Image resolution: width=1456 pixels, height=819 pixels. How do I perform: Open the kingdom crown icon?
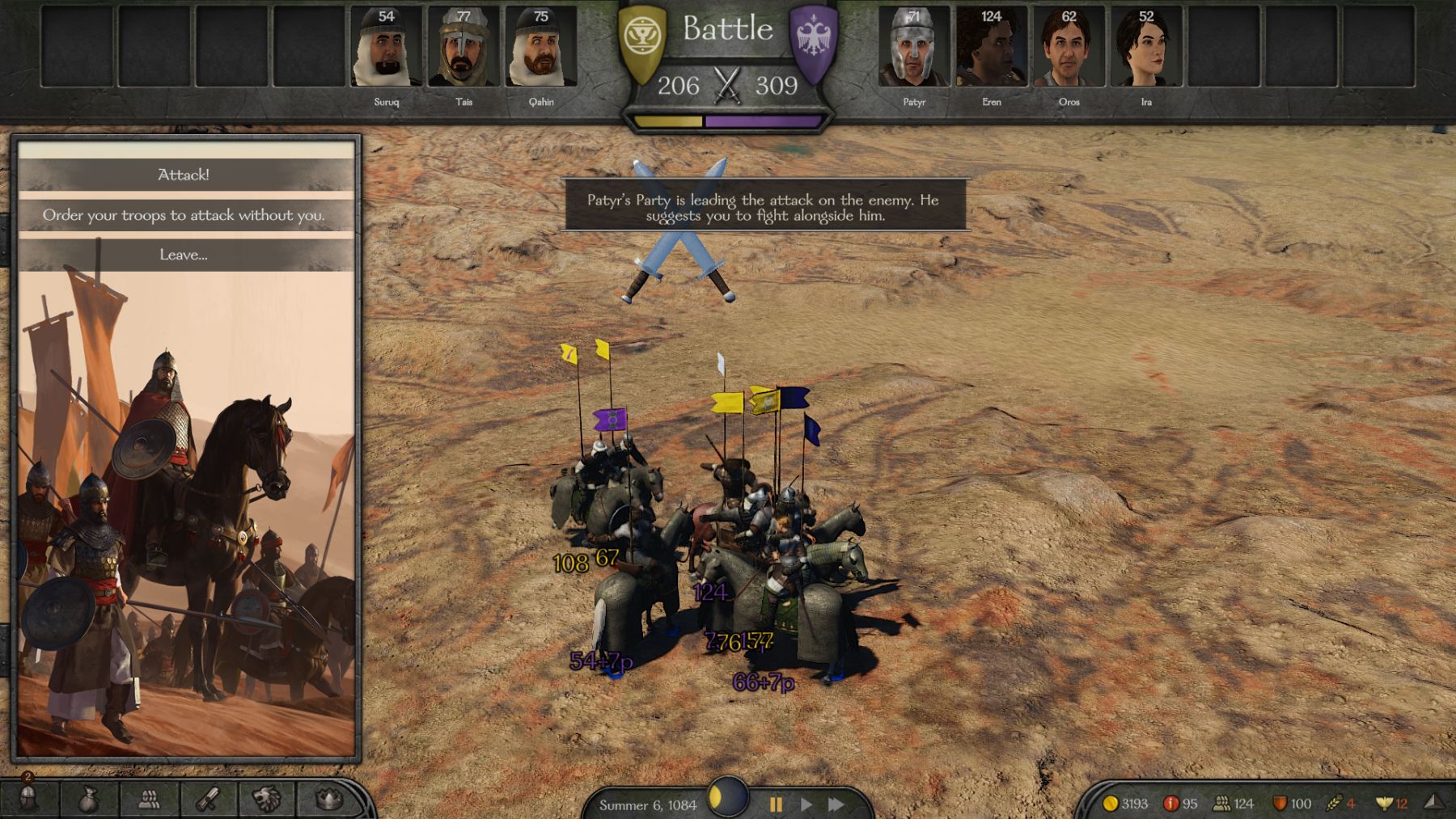(328, 800)
